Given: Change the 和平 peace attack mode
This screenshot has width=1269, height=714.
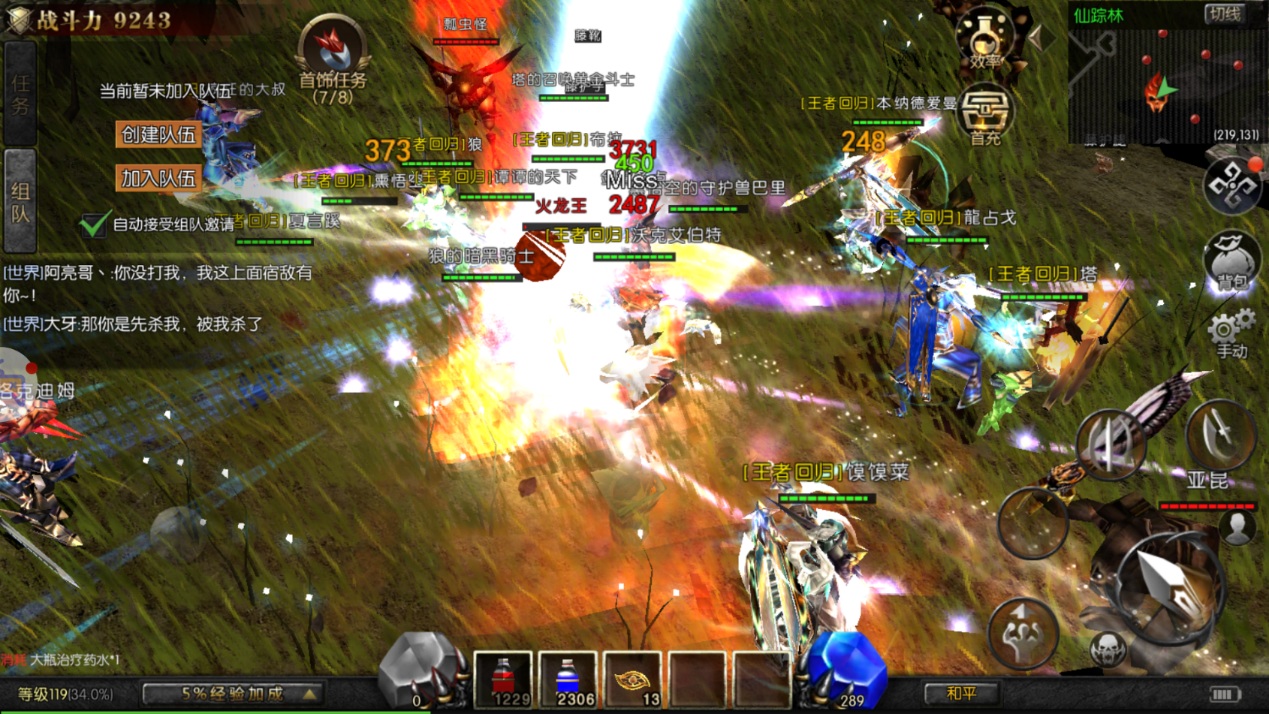Looking at the screenshot, I should (x=961, y=692).
